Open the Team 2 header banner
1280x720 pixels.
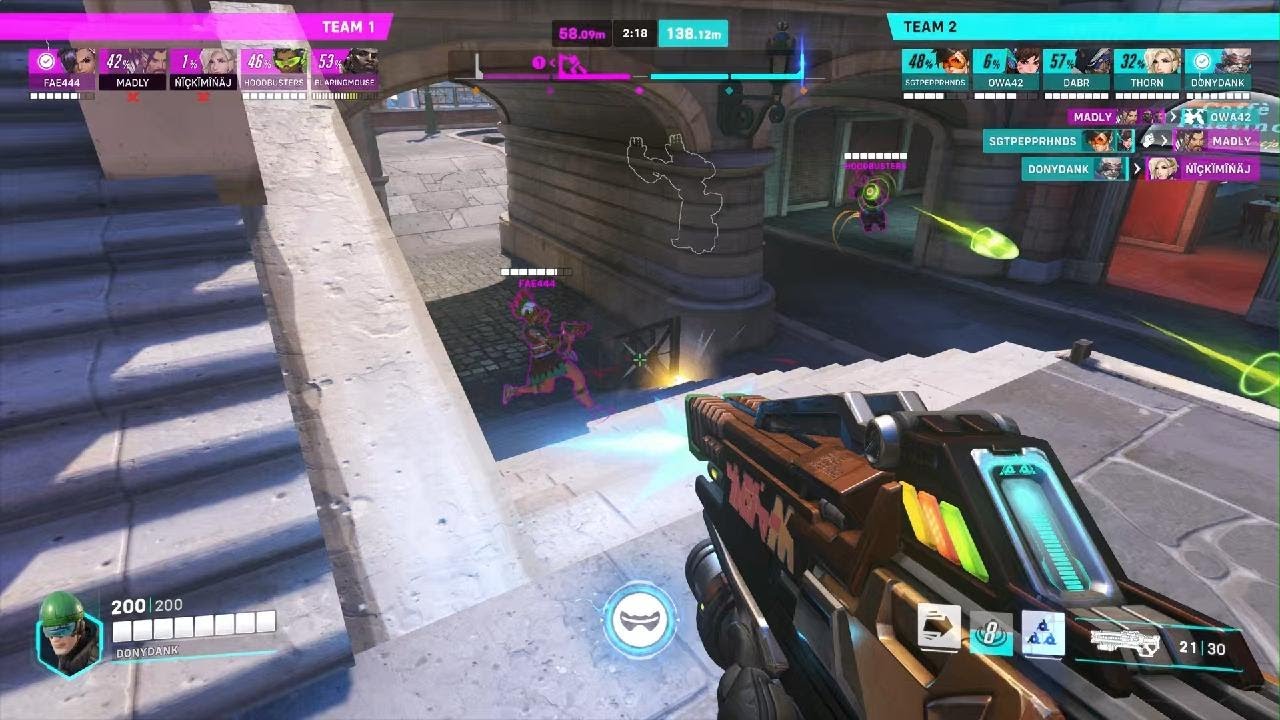tap(1080, 27)
